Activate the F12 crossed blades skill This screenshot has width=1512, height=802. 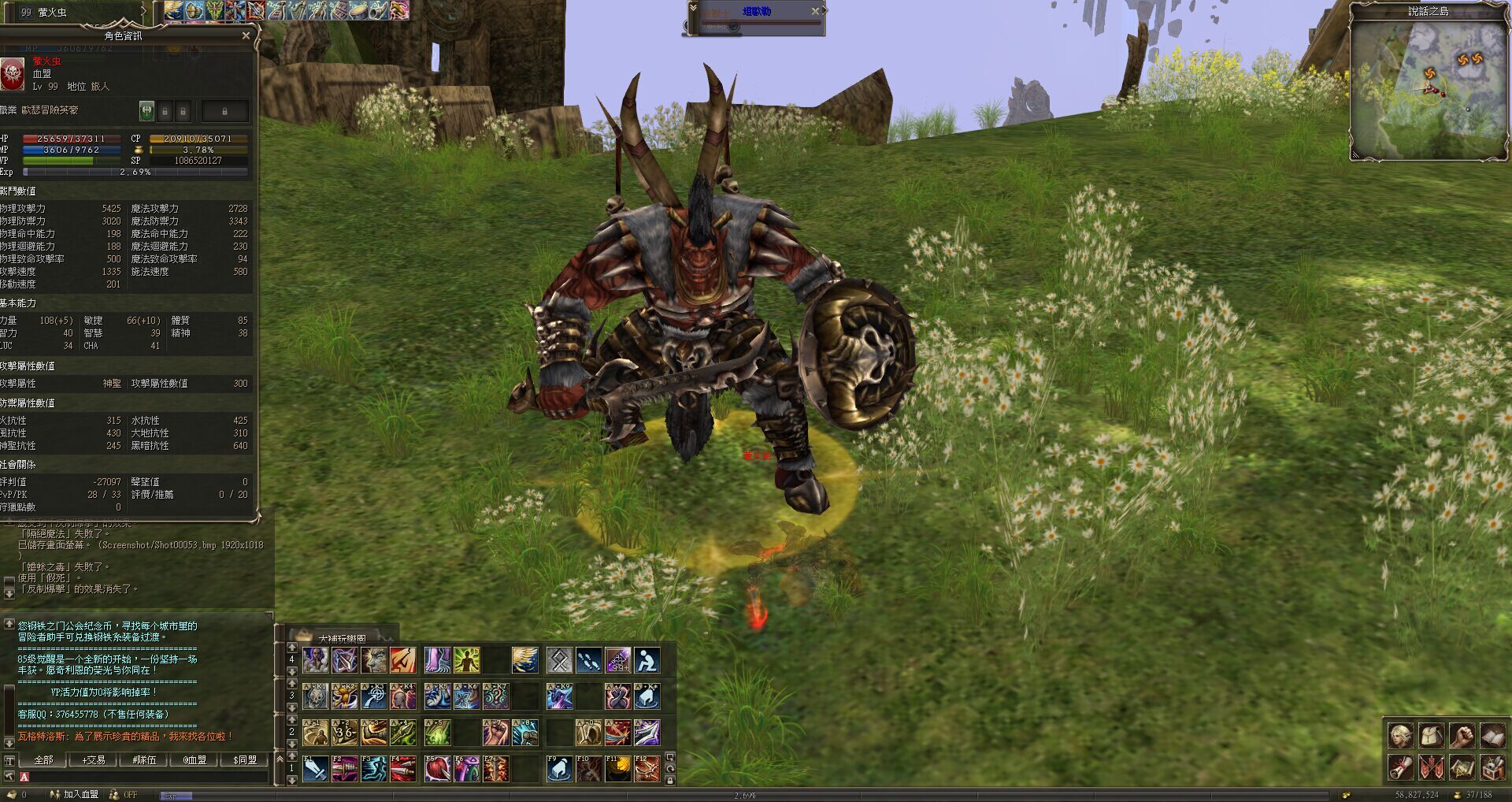[647, 768]
